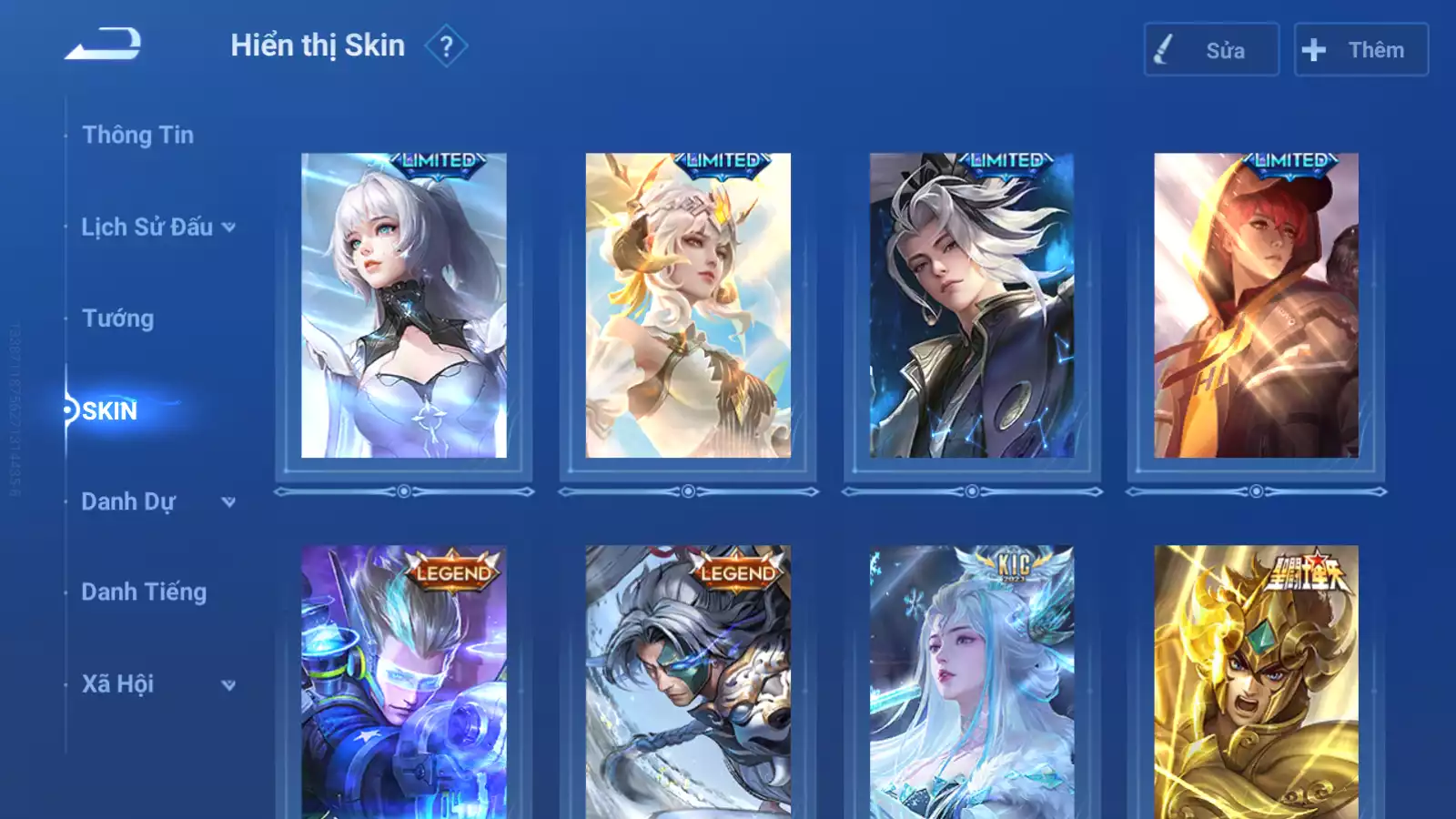Select the SKIN tab
This screenshot has width=1456, height=819.
(109, 410)
